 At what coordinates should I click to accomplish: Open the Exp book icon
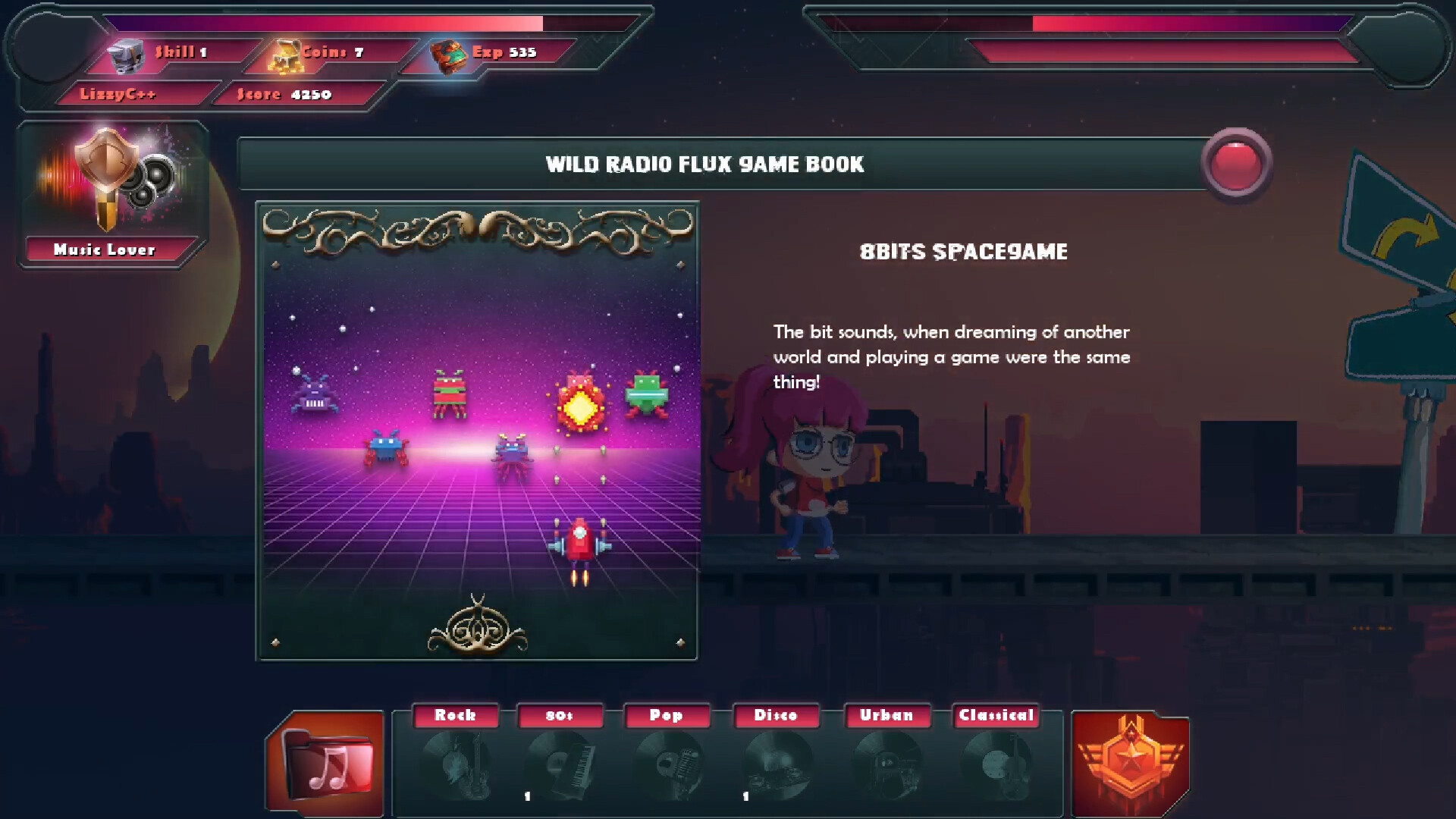(449, 55)
